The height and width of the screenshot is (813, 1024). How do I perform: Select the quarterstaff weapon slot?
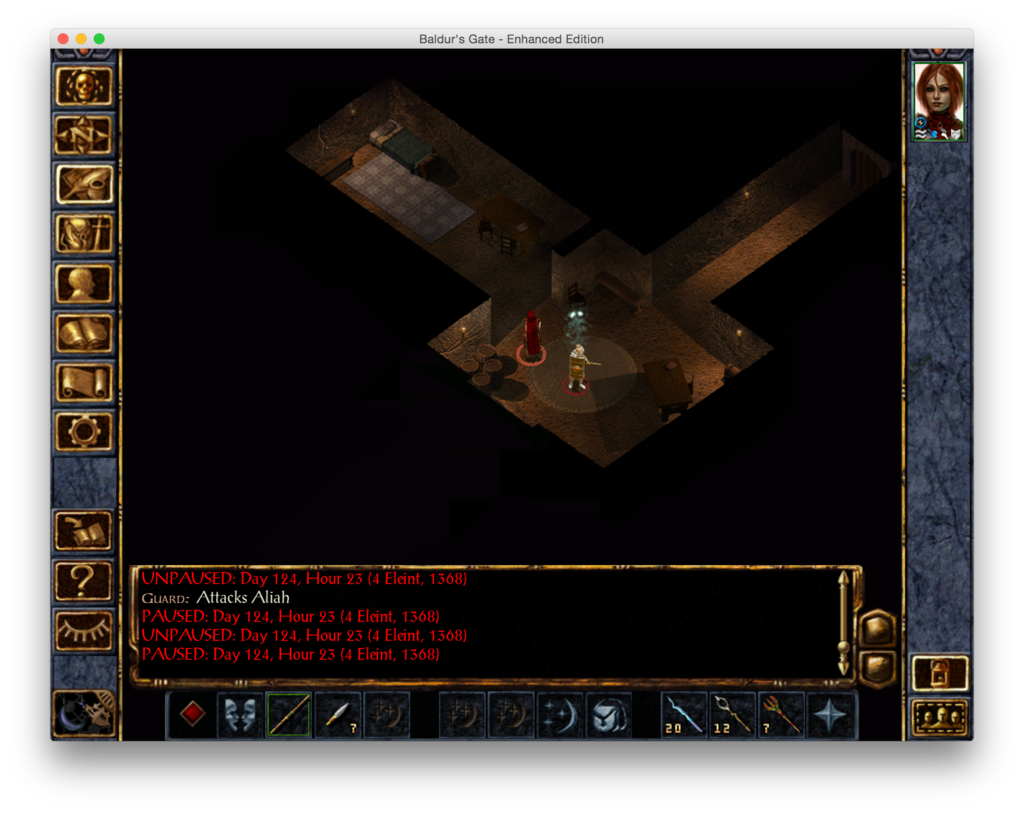[x=288, y=715]
